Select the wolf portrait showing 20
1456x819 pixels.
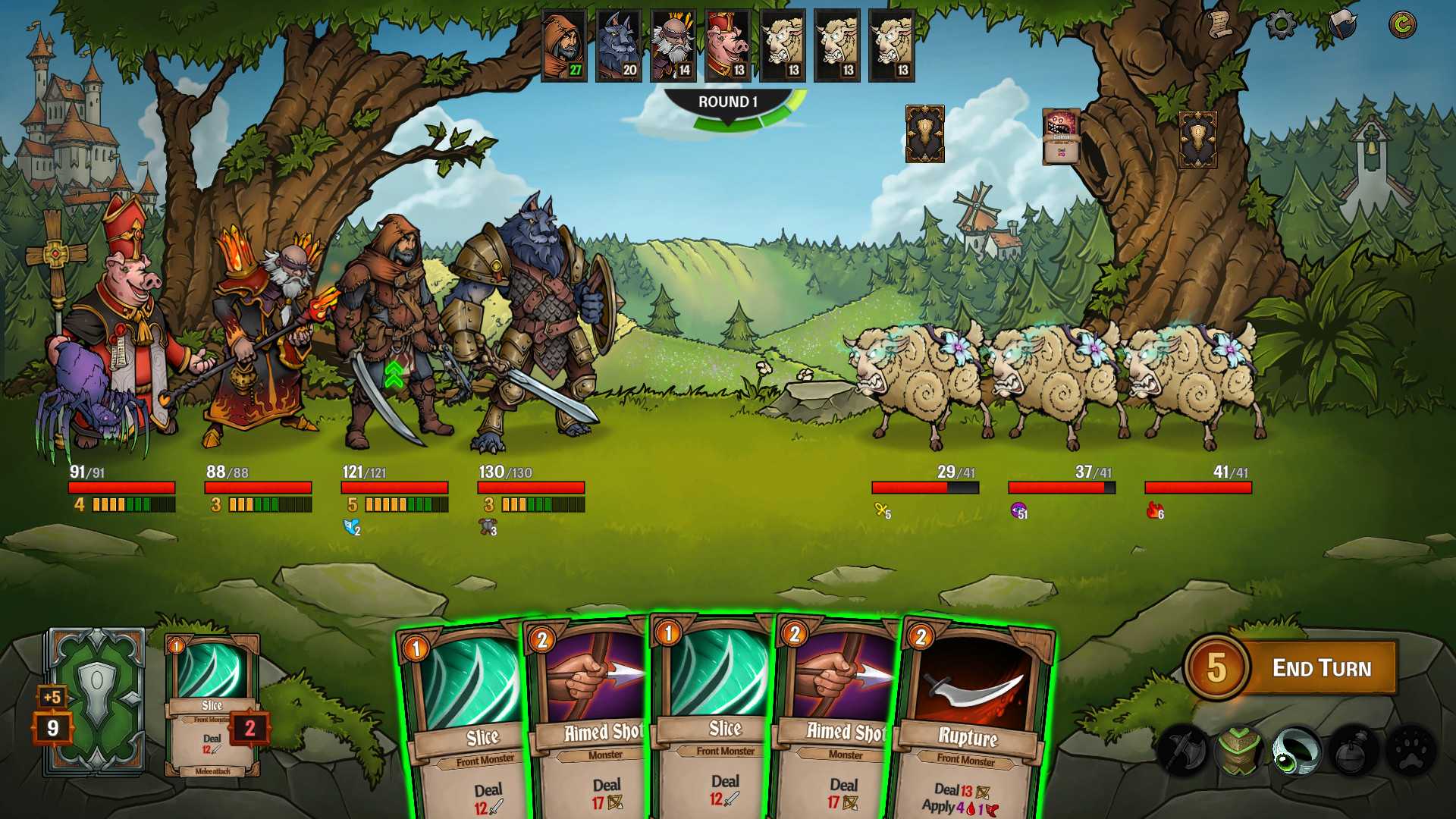617,45
